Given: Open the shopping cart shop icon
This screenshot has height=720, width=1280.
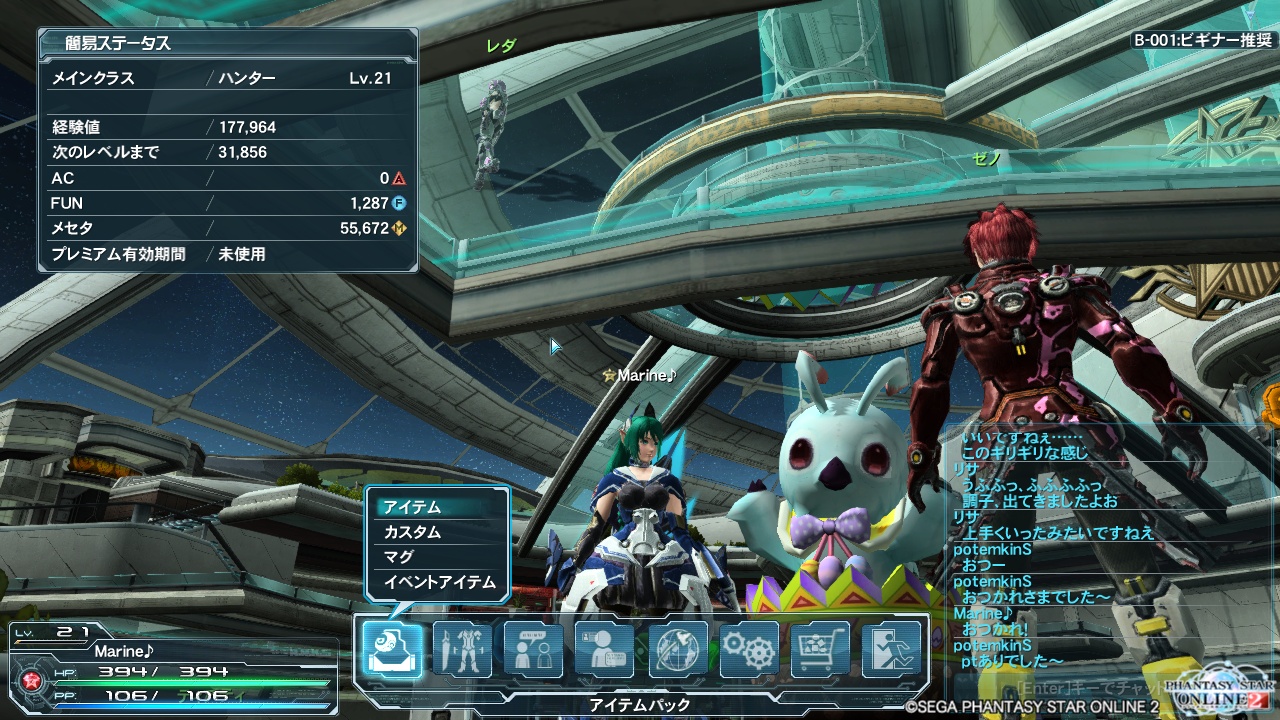Looking at the screenshot, I should [x=820, y=649].
